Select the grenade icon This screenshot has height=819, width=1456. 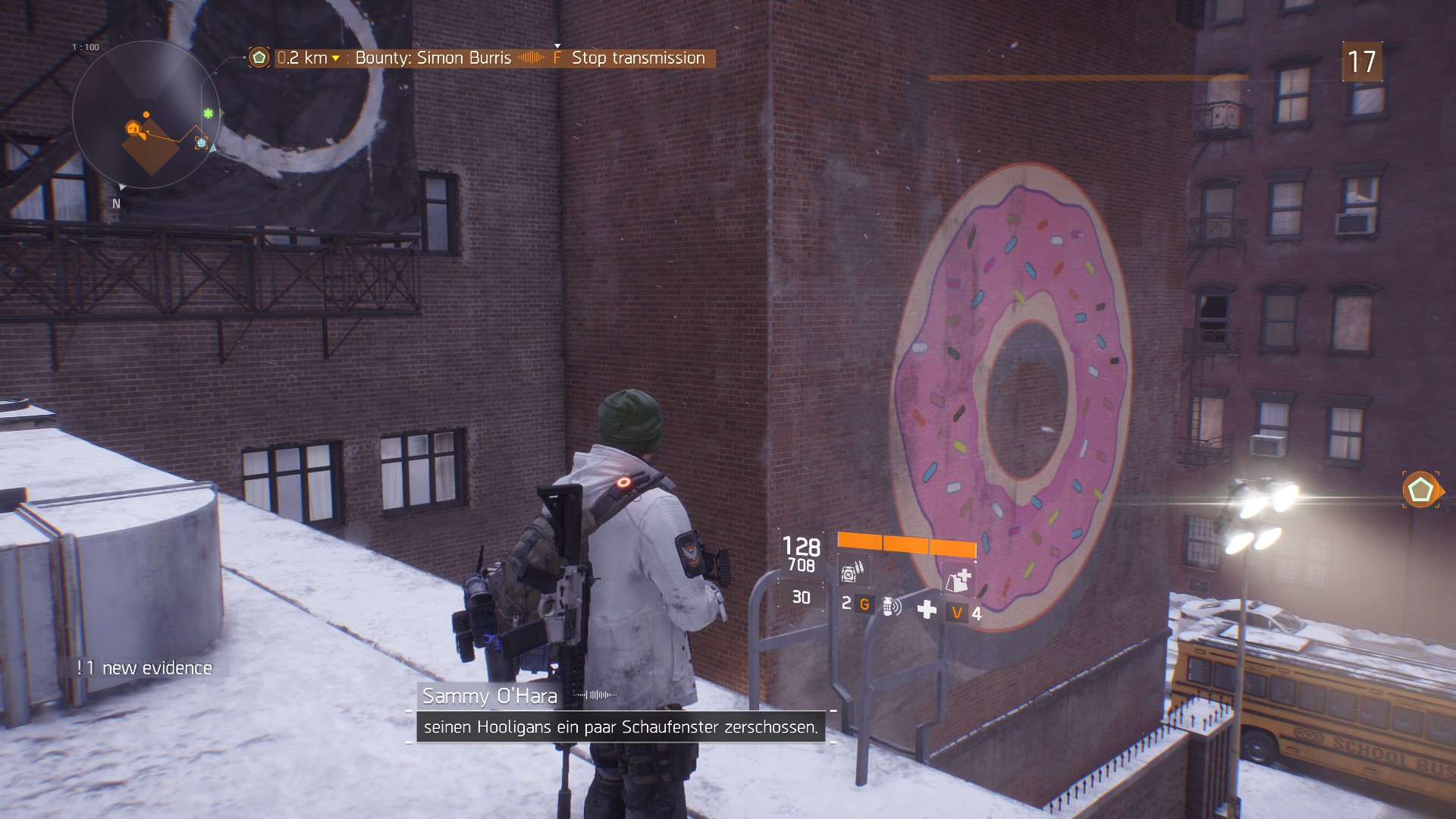click(890, 606)
